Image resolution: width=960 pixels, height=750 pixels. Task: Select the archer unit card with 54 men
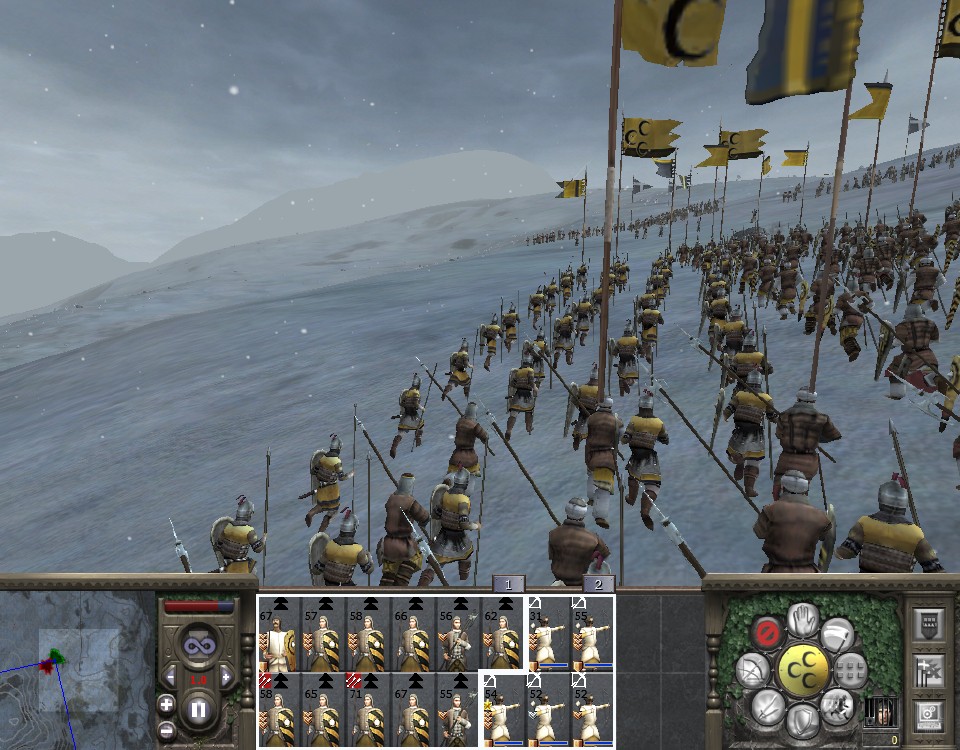(x=504, y=710)
